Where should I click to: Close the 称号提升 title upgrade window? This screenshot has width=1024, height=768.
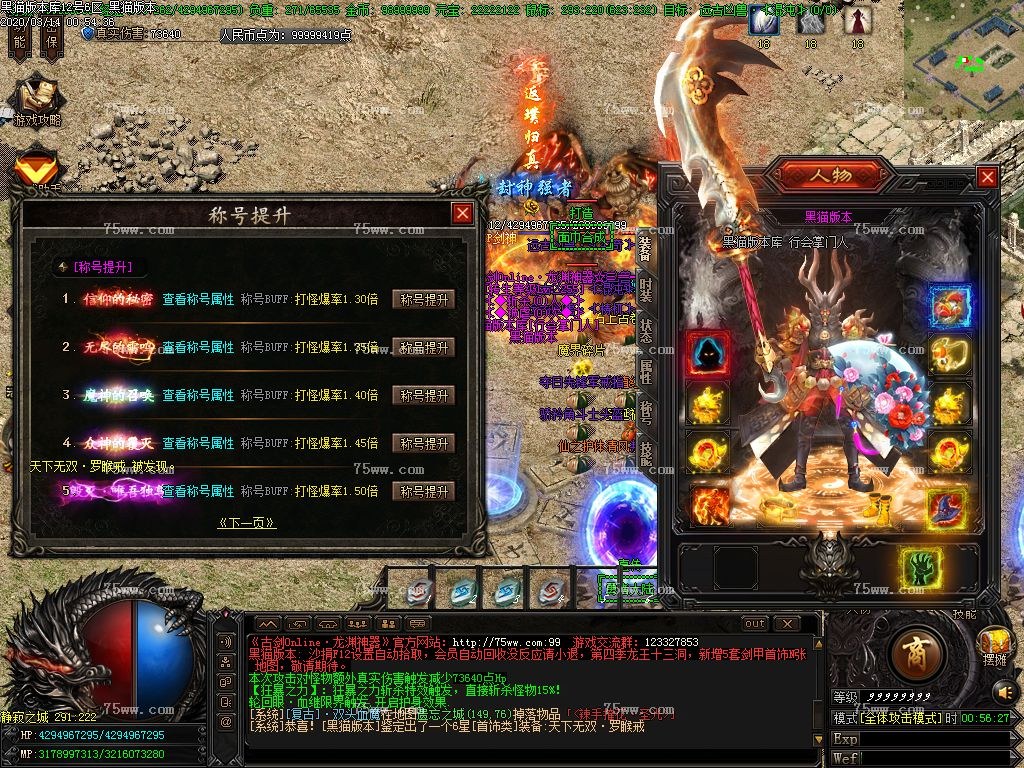click(x=462, y=213)
